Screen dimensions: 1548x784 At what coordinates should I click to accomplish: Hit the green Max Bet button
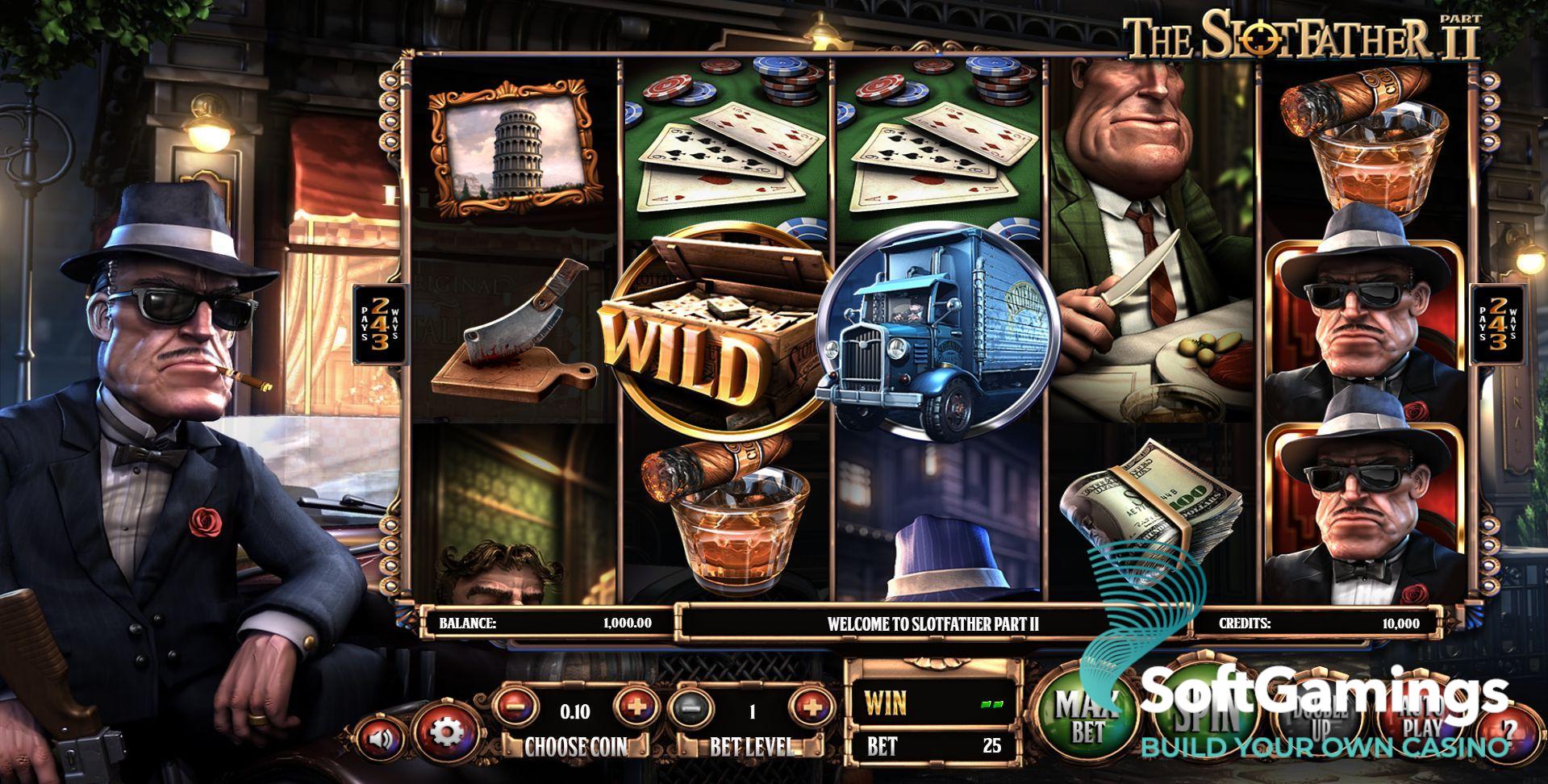point(1087,715)
